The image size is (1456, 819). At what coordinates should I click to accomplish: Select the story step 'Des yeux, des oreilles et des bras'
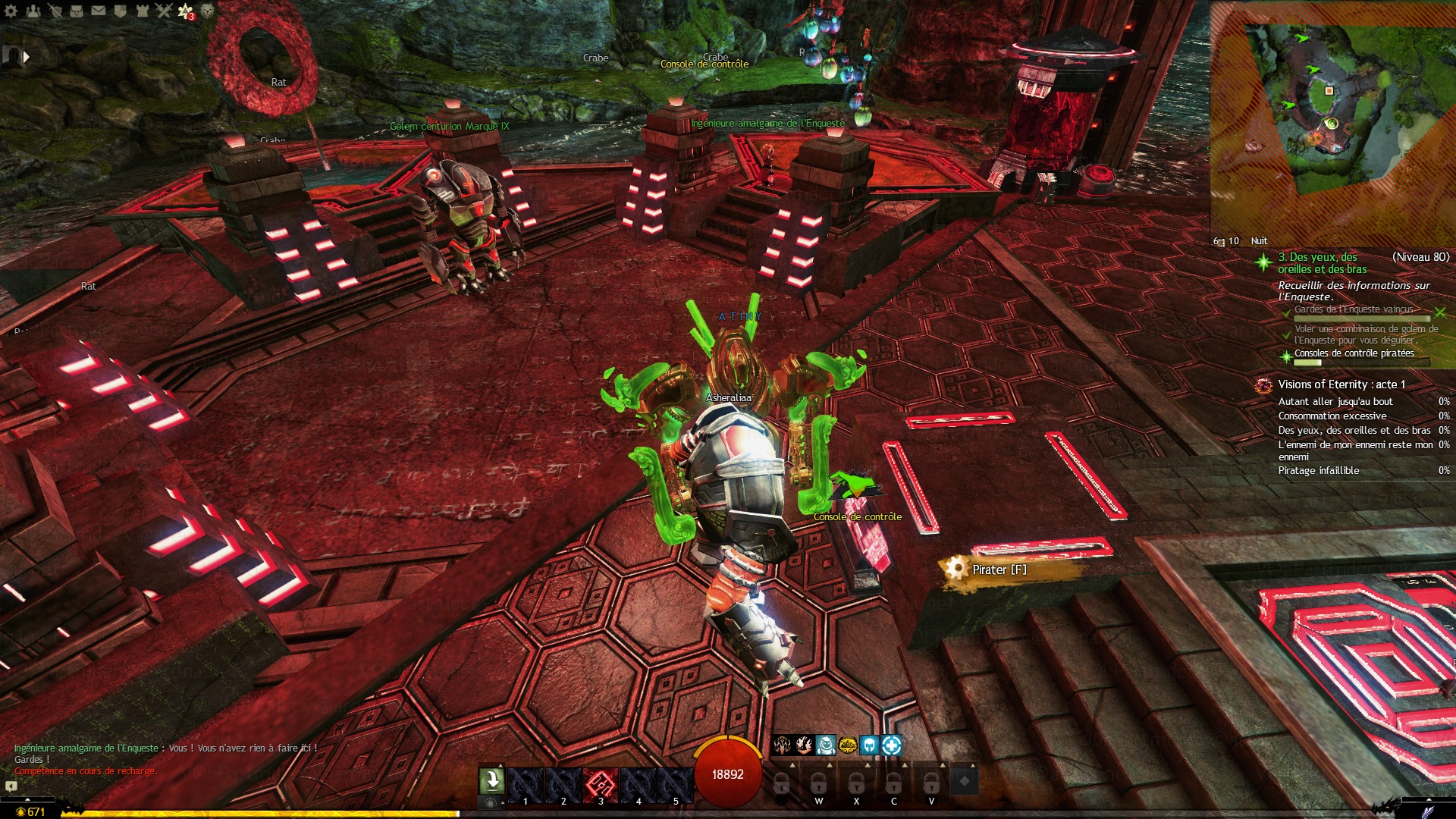tap(1322, 263)
